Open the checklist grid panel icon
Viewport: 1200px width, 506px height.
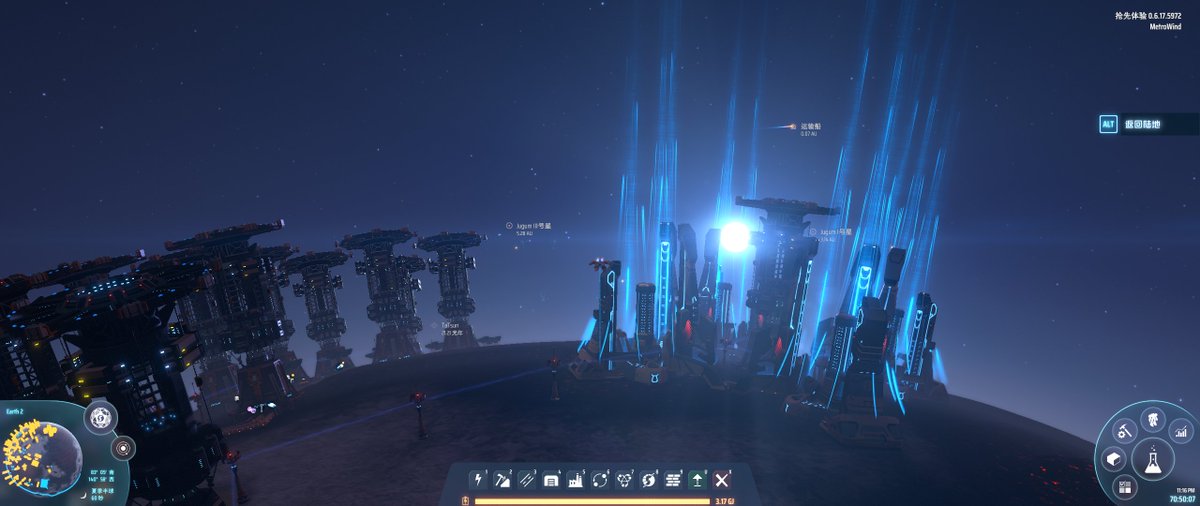point(1125,488)
